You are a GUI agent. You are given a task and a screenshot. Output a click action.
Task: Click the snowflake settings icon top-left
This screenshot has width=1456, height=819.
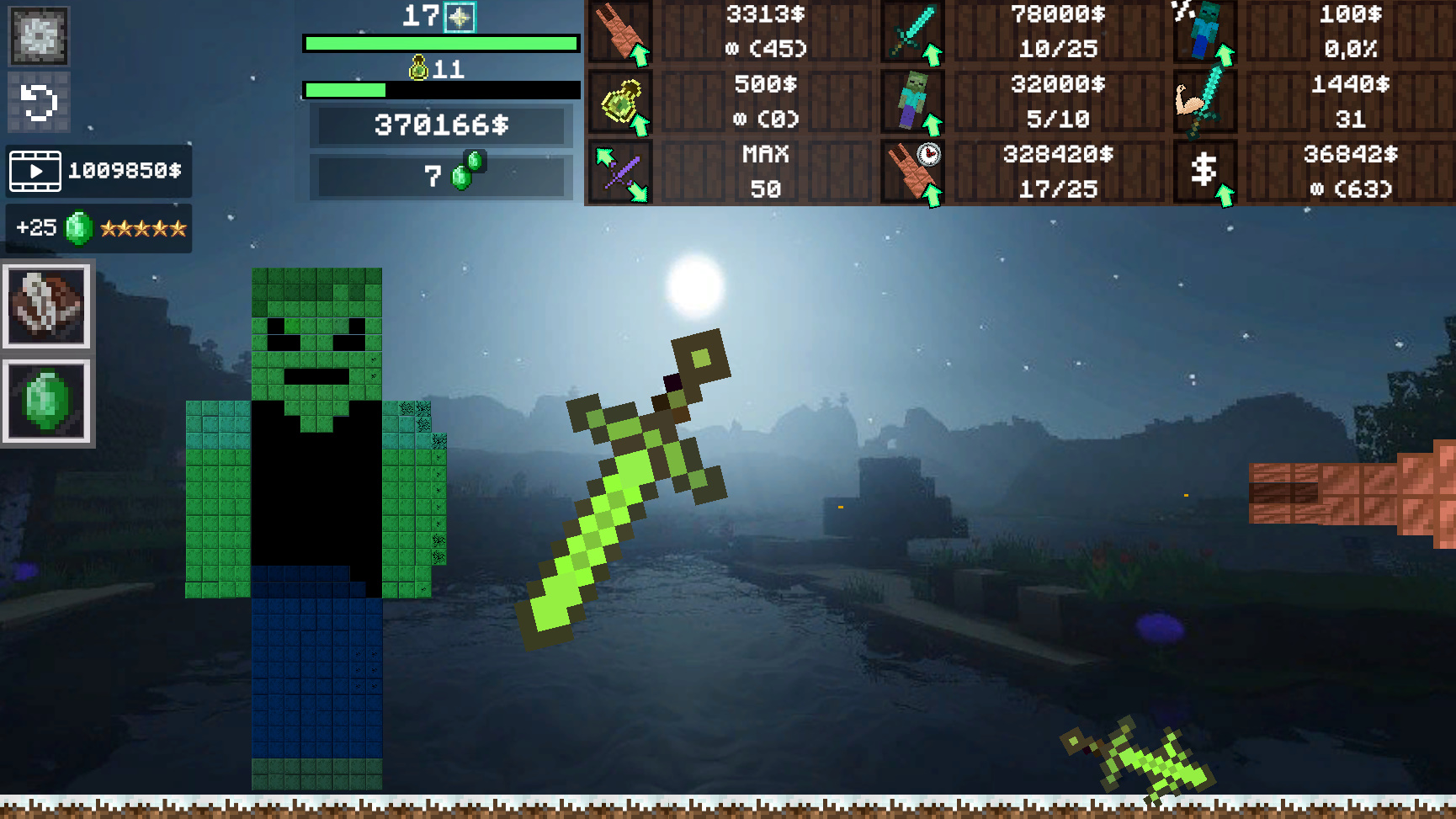(37, 37)
